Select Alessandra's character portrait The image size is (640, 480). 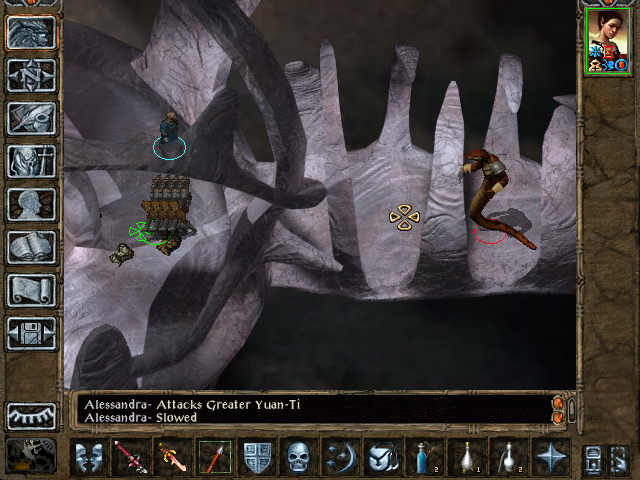[x=606, y=39]
